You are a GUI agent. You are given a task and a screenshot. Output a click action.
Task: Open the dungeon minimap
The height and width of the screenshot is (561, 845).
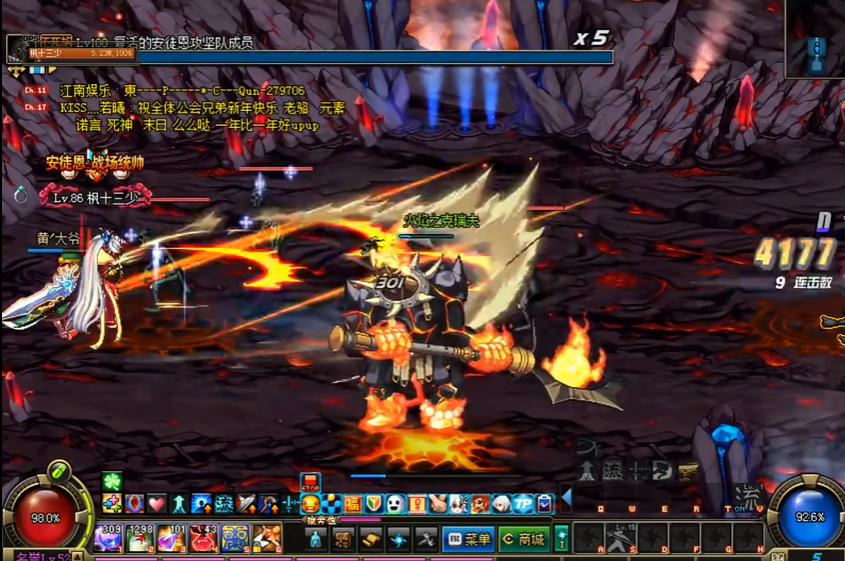816,40
